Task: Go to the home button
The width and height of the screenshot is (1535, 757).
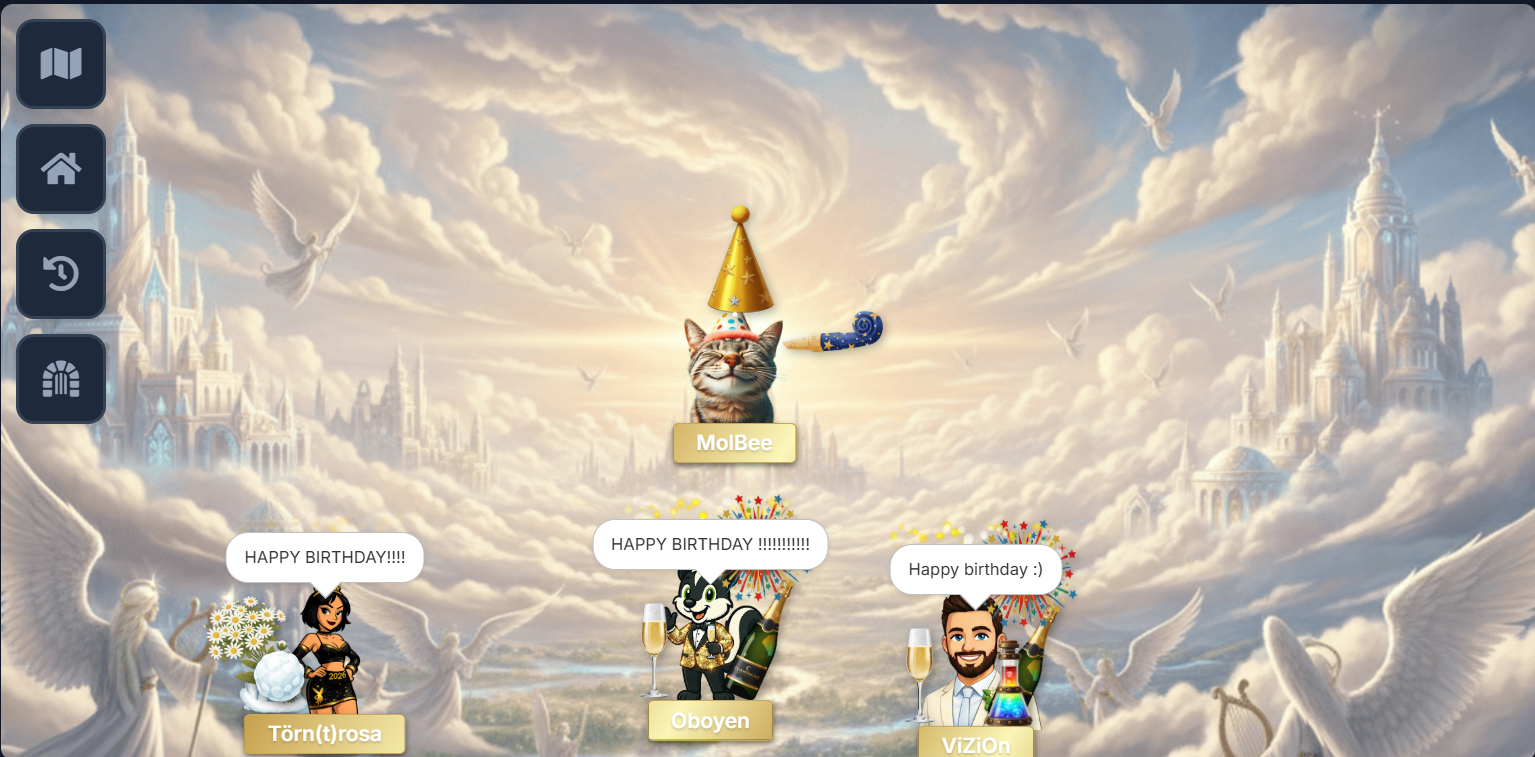Action: (x=61, y=169)
